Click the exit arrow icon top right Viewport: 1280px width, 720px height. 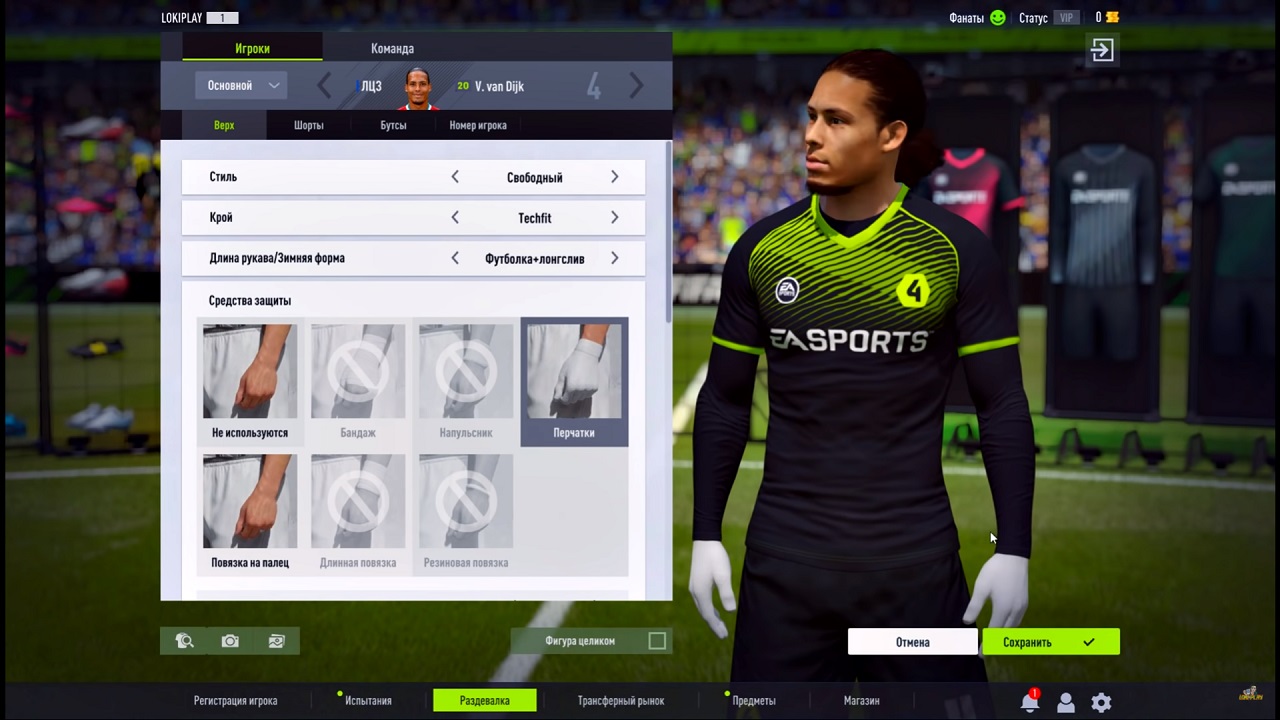pyautogui.click(x=1101, y=49)
